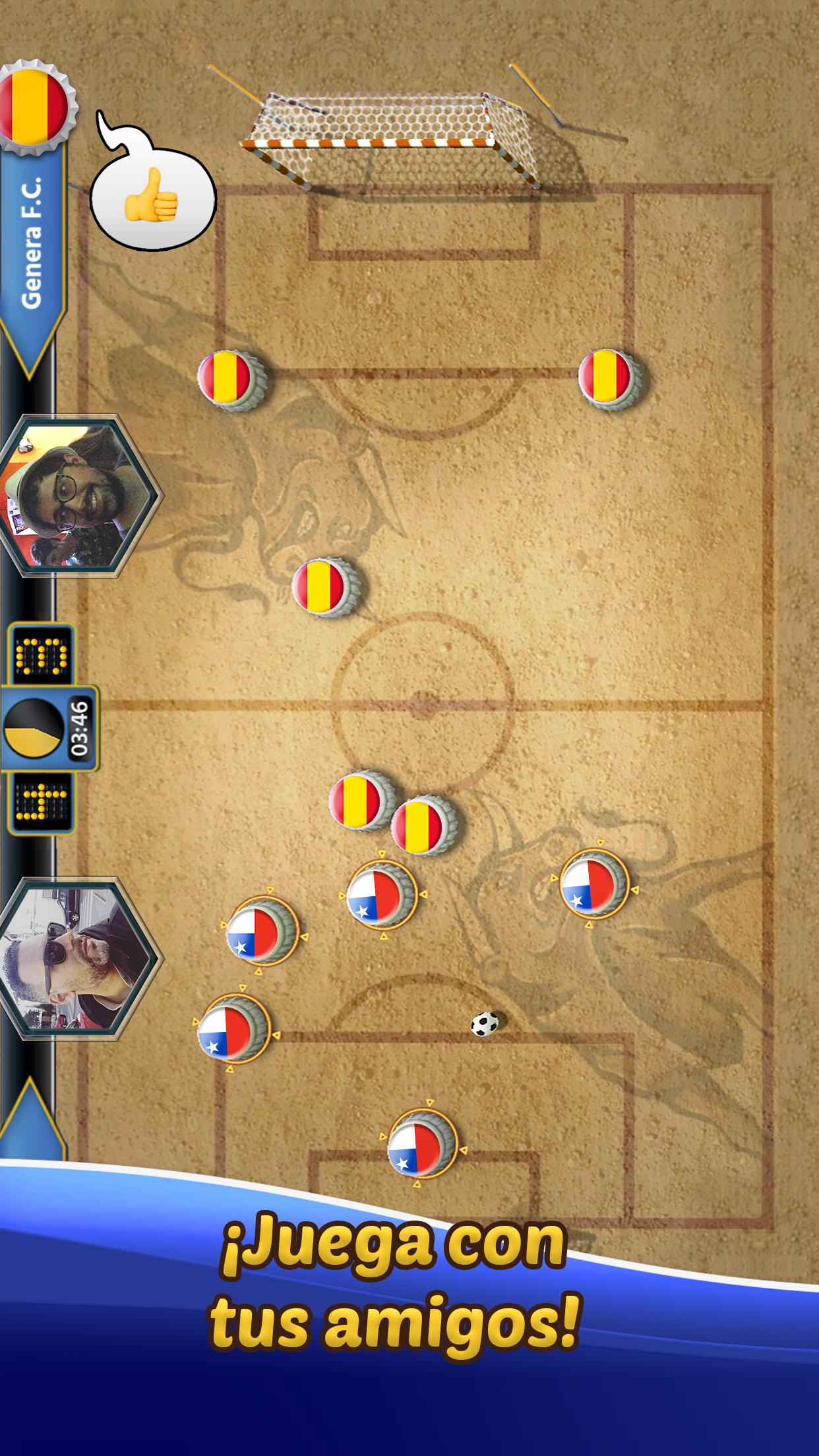This screenshot has height=1456, width=819.
Task: Open the sunglasses player's avatar portrait
Action: tap(76, 958)
